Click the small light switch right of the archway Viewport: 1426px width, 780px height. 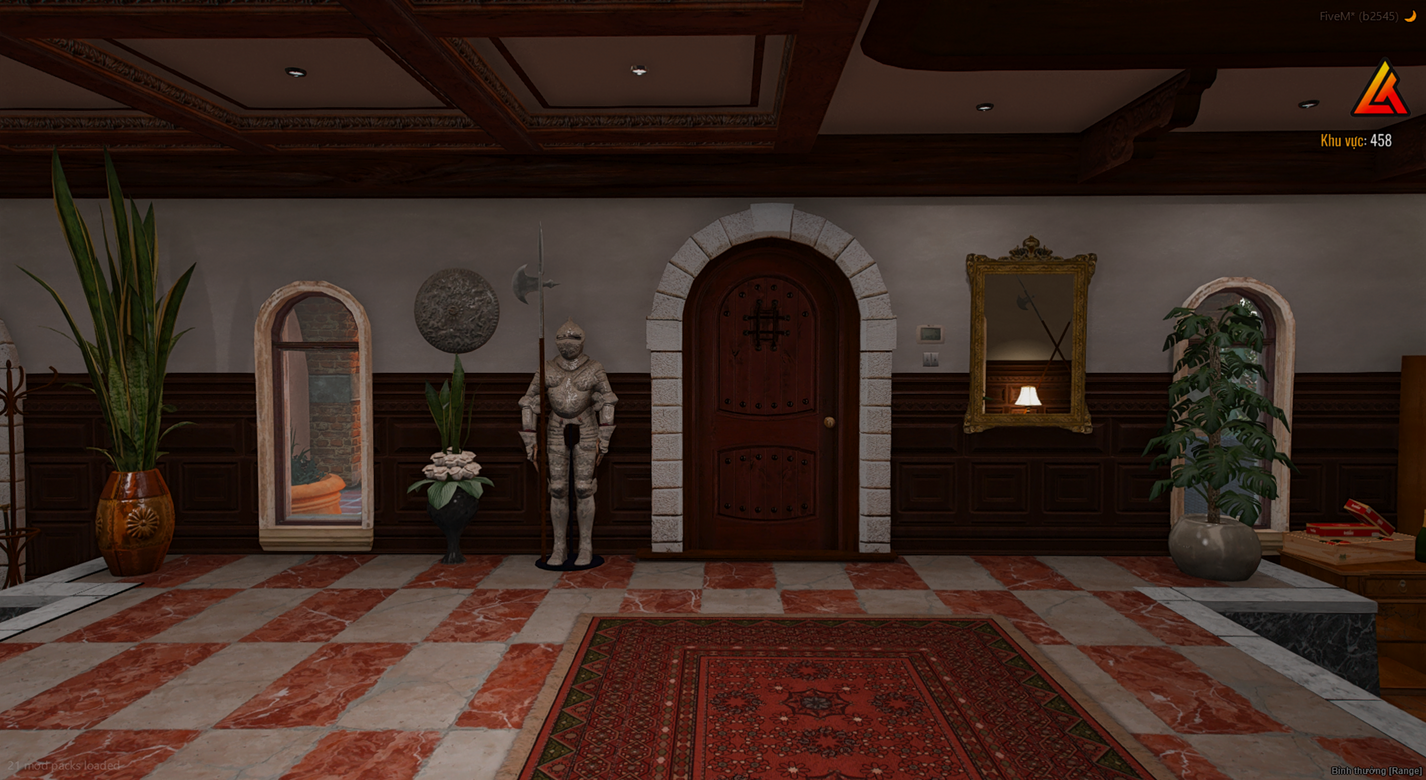(x=931, y=358)
